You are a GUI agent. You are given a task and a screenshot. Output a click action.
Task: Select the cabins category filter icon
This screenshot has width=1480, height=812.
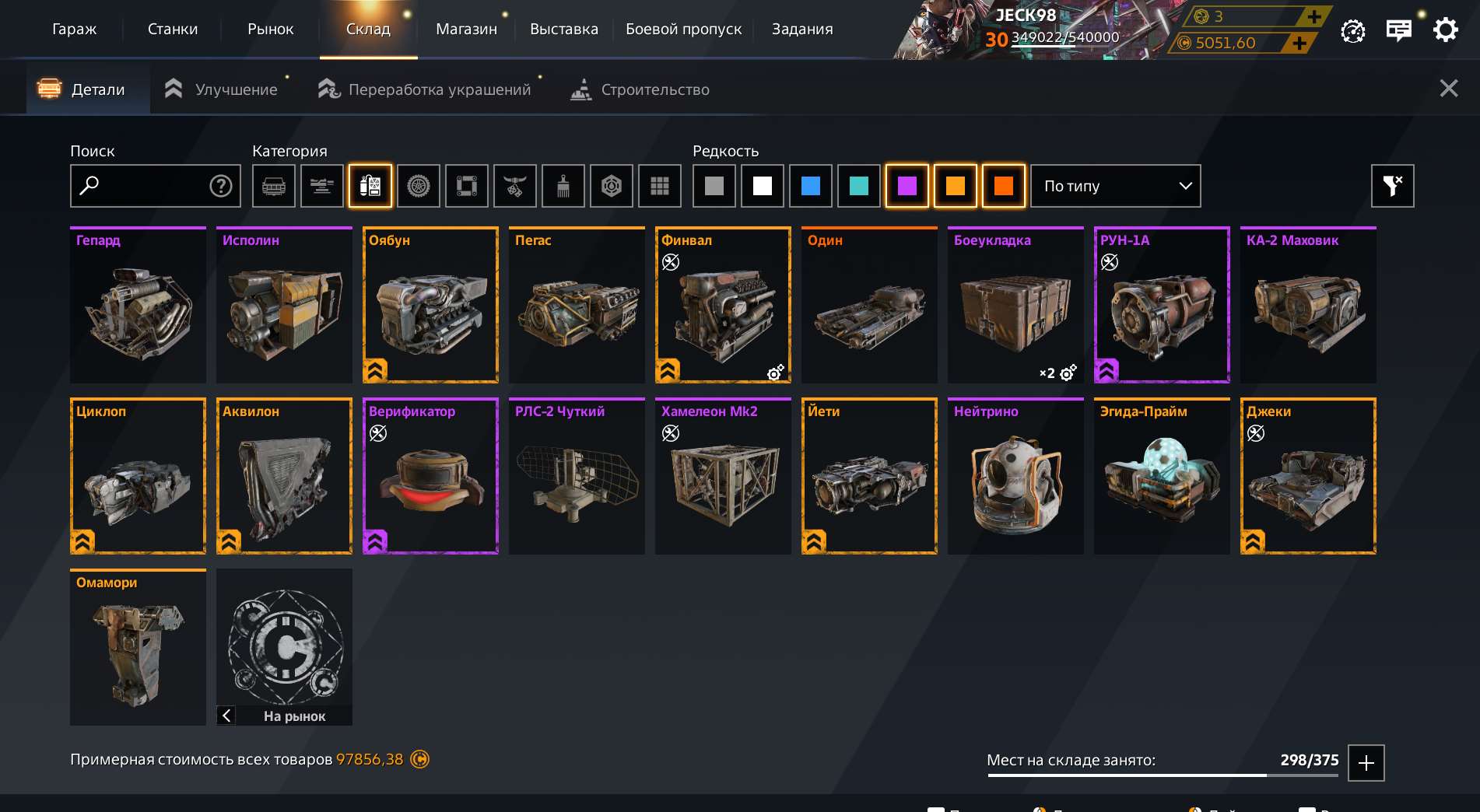(273, 186)
